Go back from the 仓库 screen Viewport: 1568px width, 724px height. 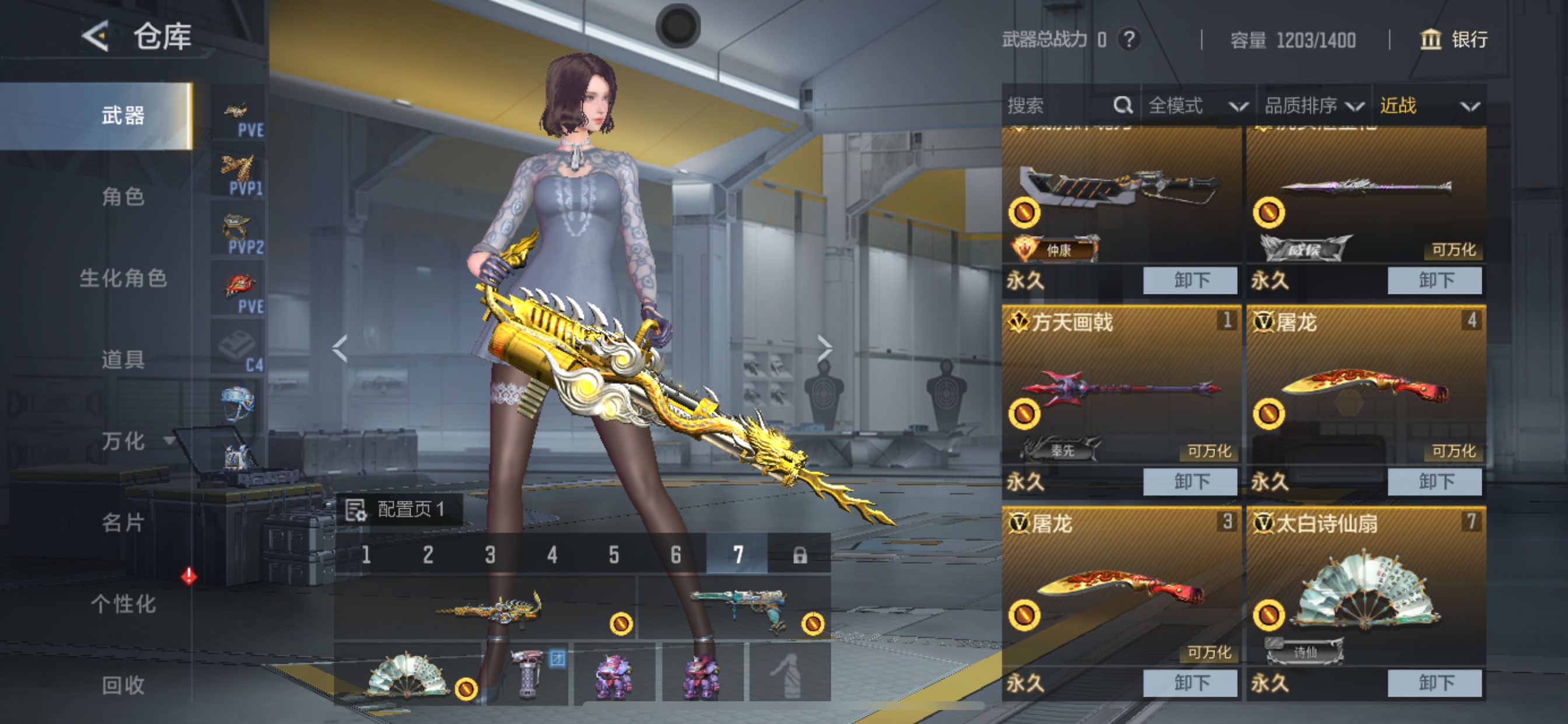(96, 37)
